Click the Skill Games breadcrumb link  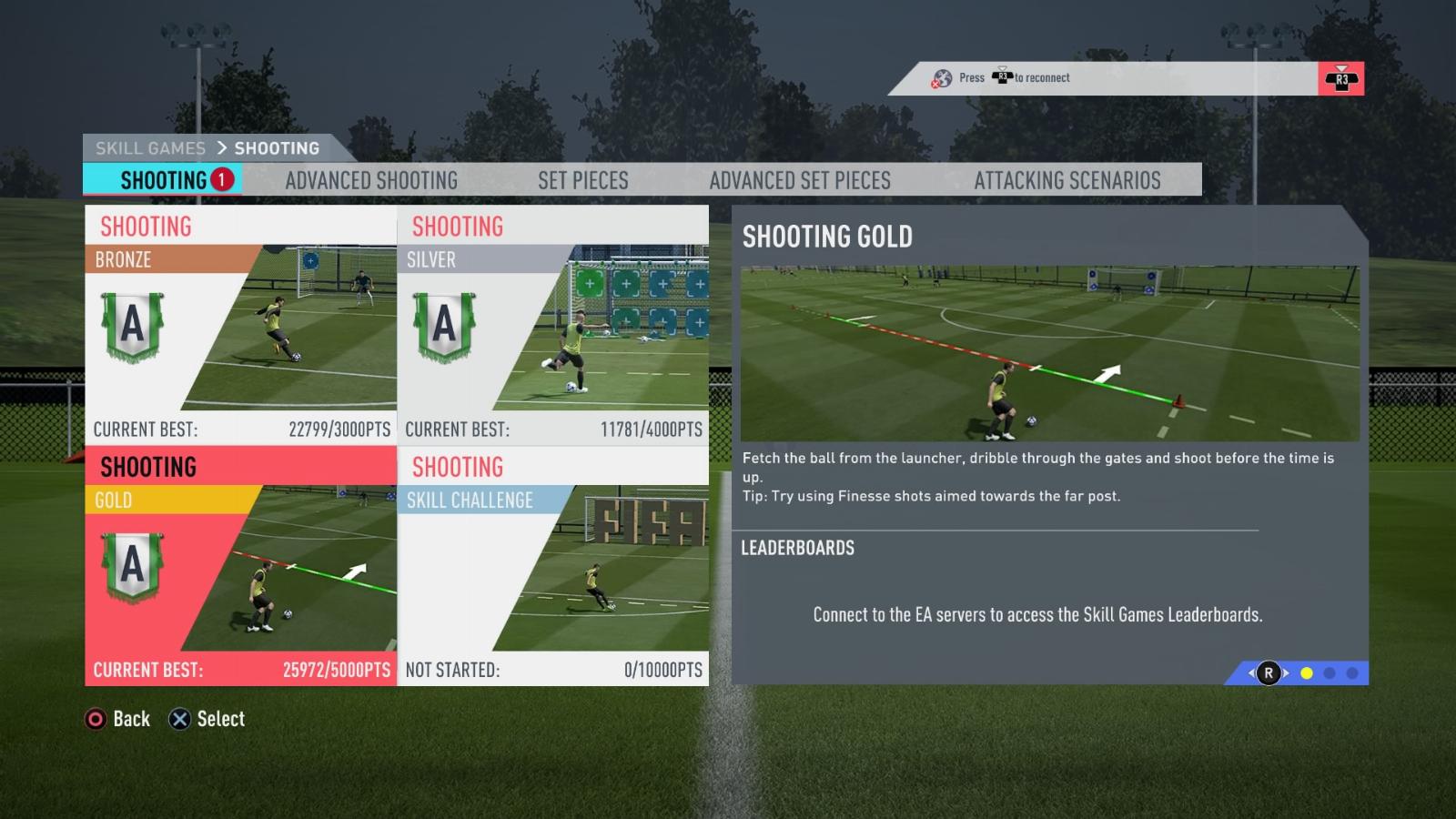click(x=150, y=148)
